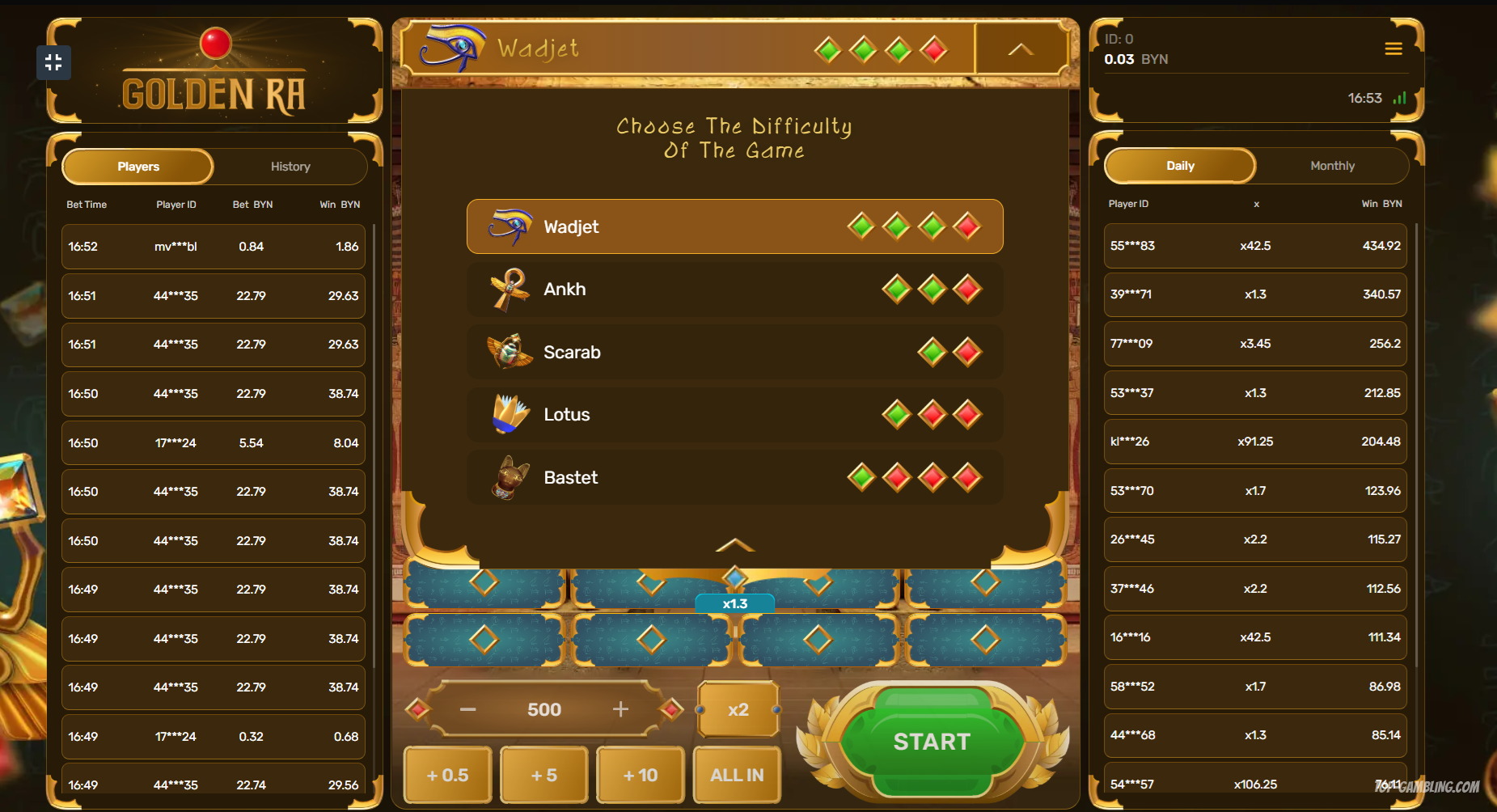Viewport: 1497px width, 812px height.
Task: Decrease the bet with minus button
Action: tap(467, 709)
